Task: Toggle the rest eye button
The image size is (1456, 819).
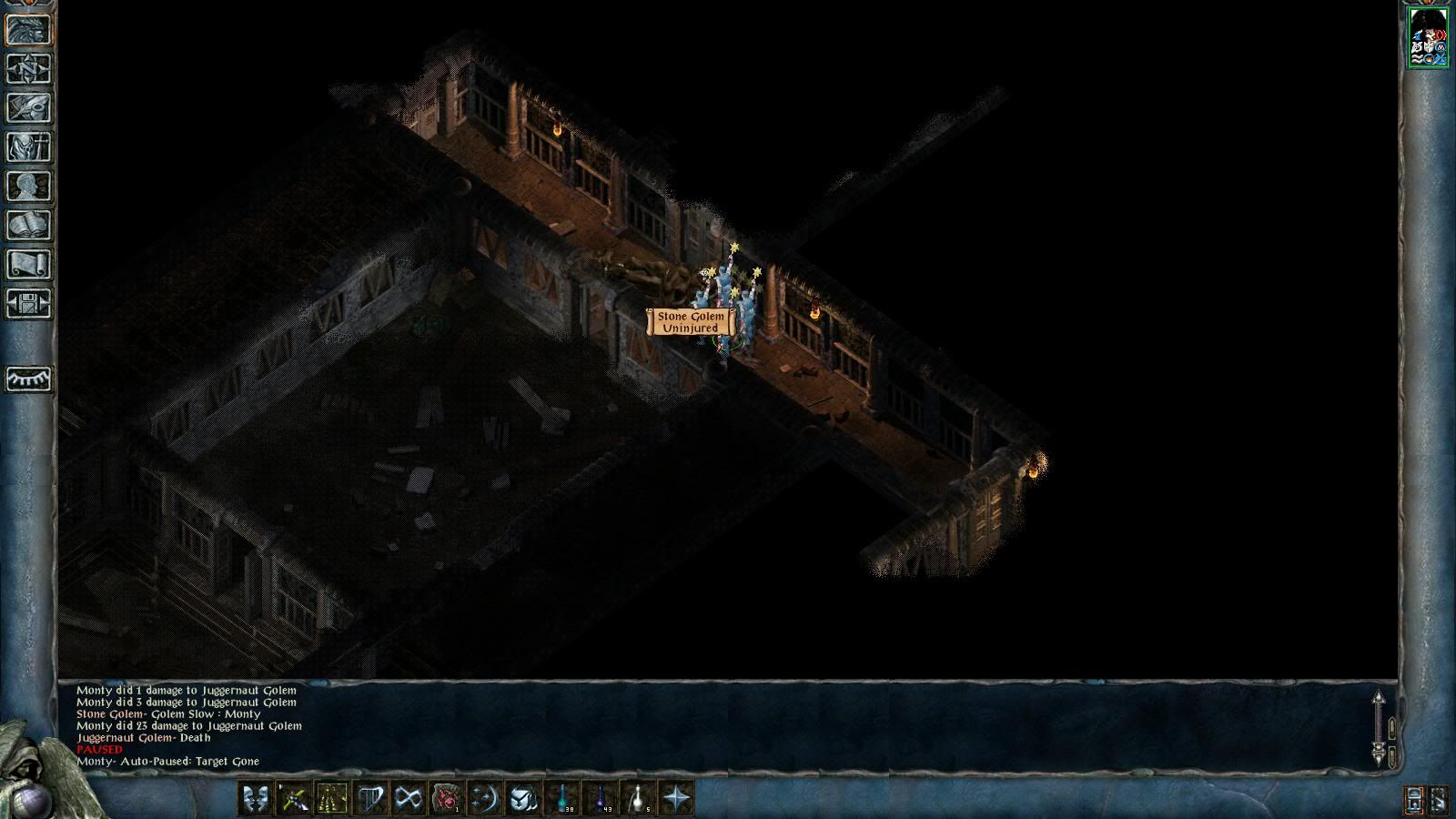Action: pyautogui.click(x=29, y=379)
